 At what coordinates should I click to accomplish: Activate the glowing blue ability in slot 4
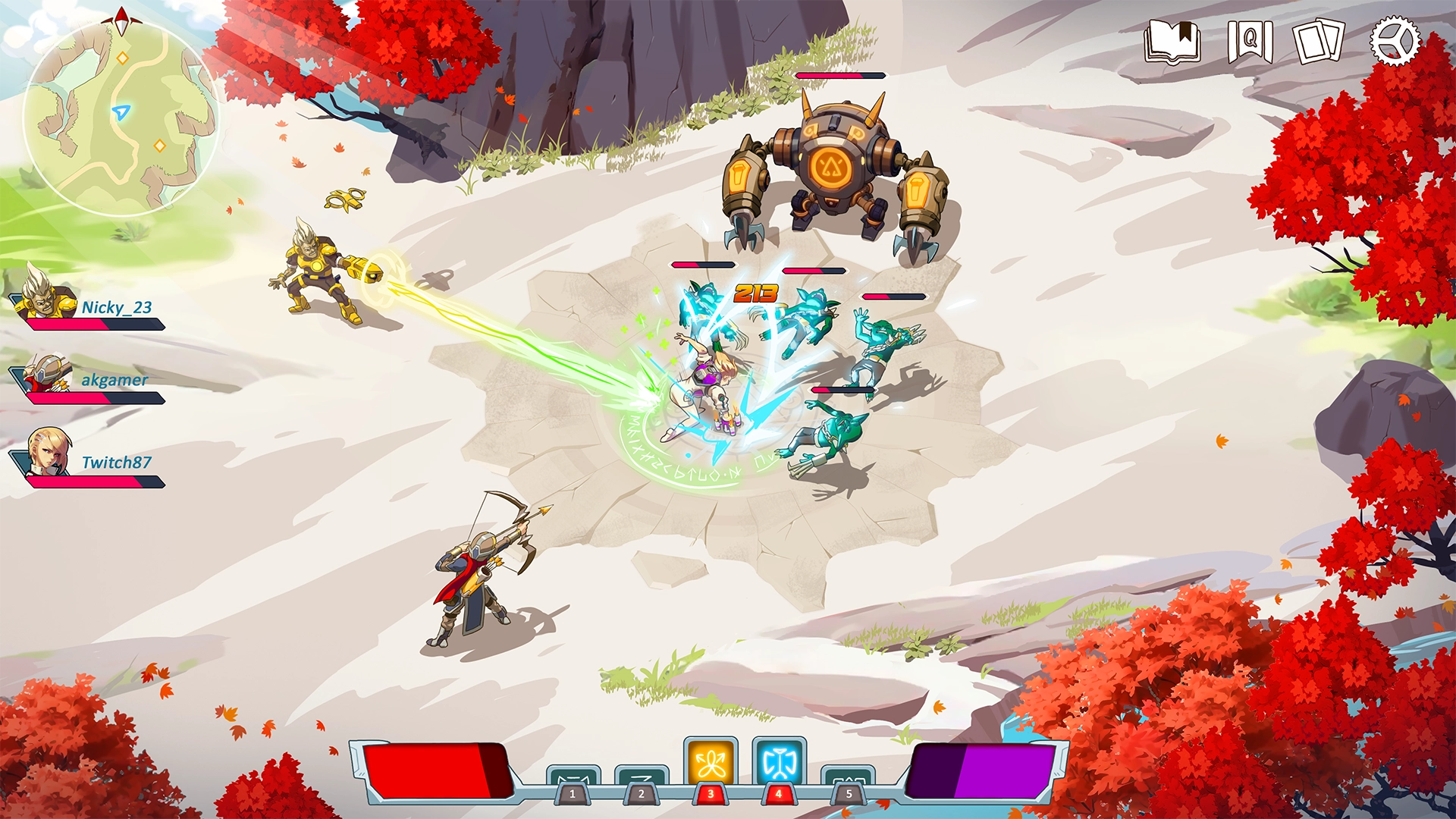click(x=779, y=764)
